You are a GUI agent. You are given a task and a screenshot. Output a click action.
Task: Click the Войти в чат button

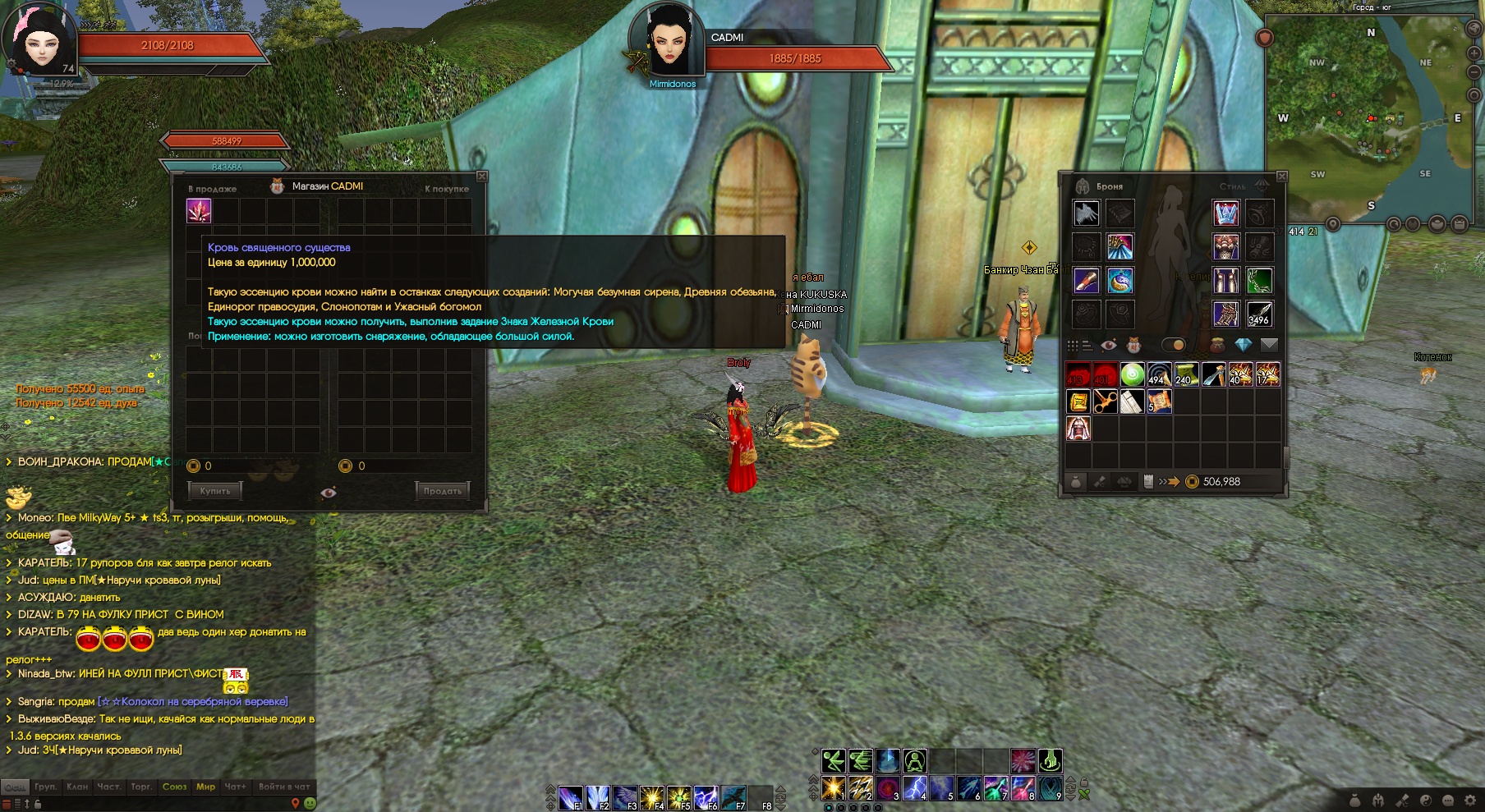(284, 787)
